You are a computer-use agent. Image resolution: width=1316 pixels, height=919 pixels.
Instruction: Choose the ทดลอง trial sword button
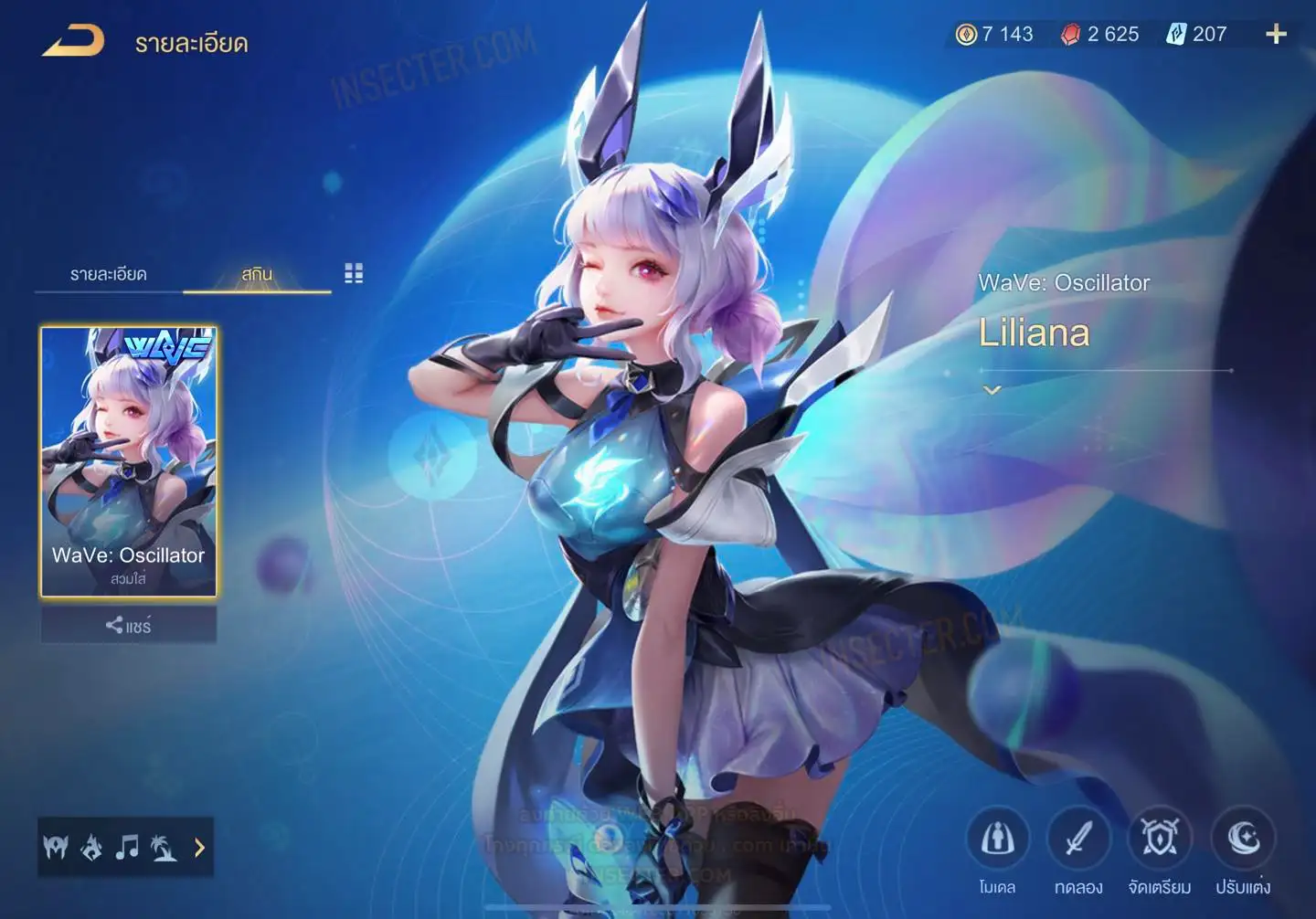point(1078,839)
